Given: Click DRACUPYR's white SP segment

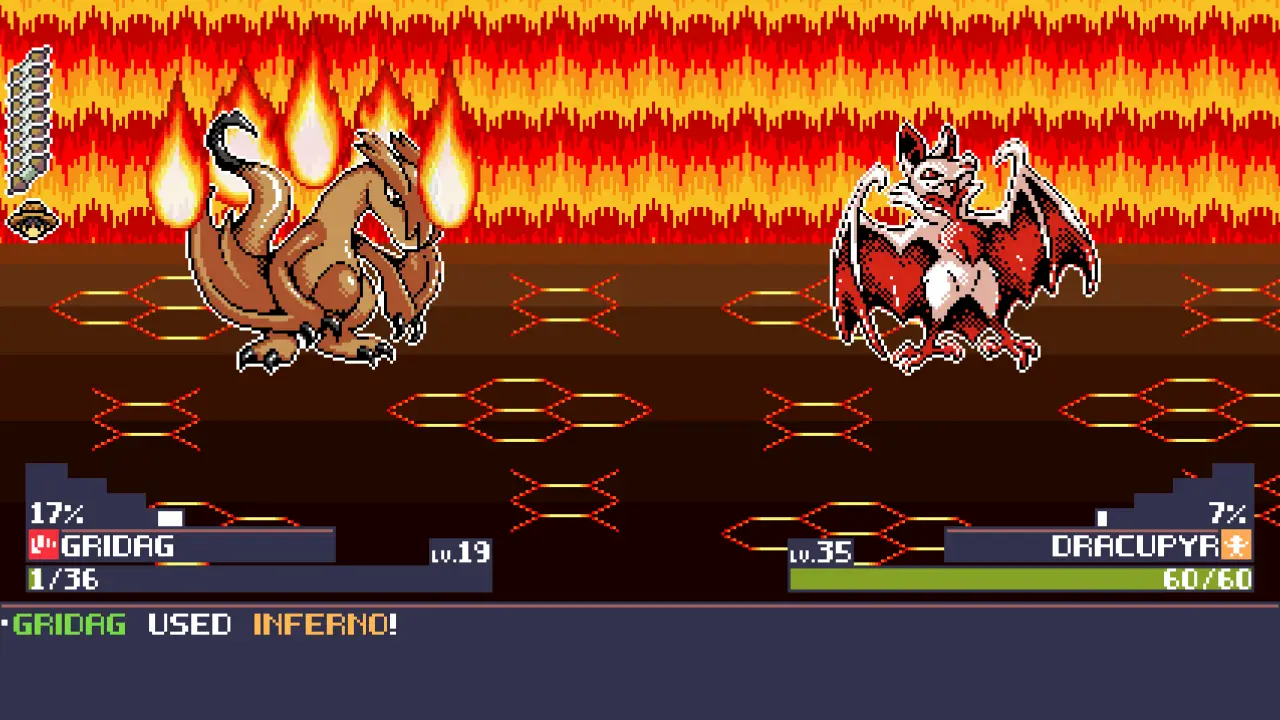Looking at the screenshot, I should [x=1102, y=517].
